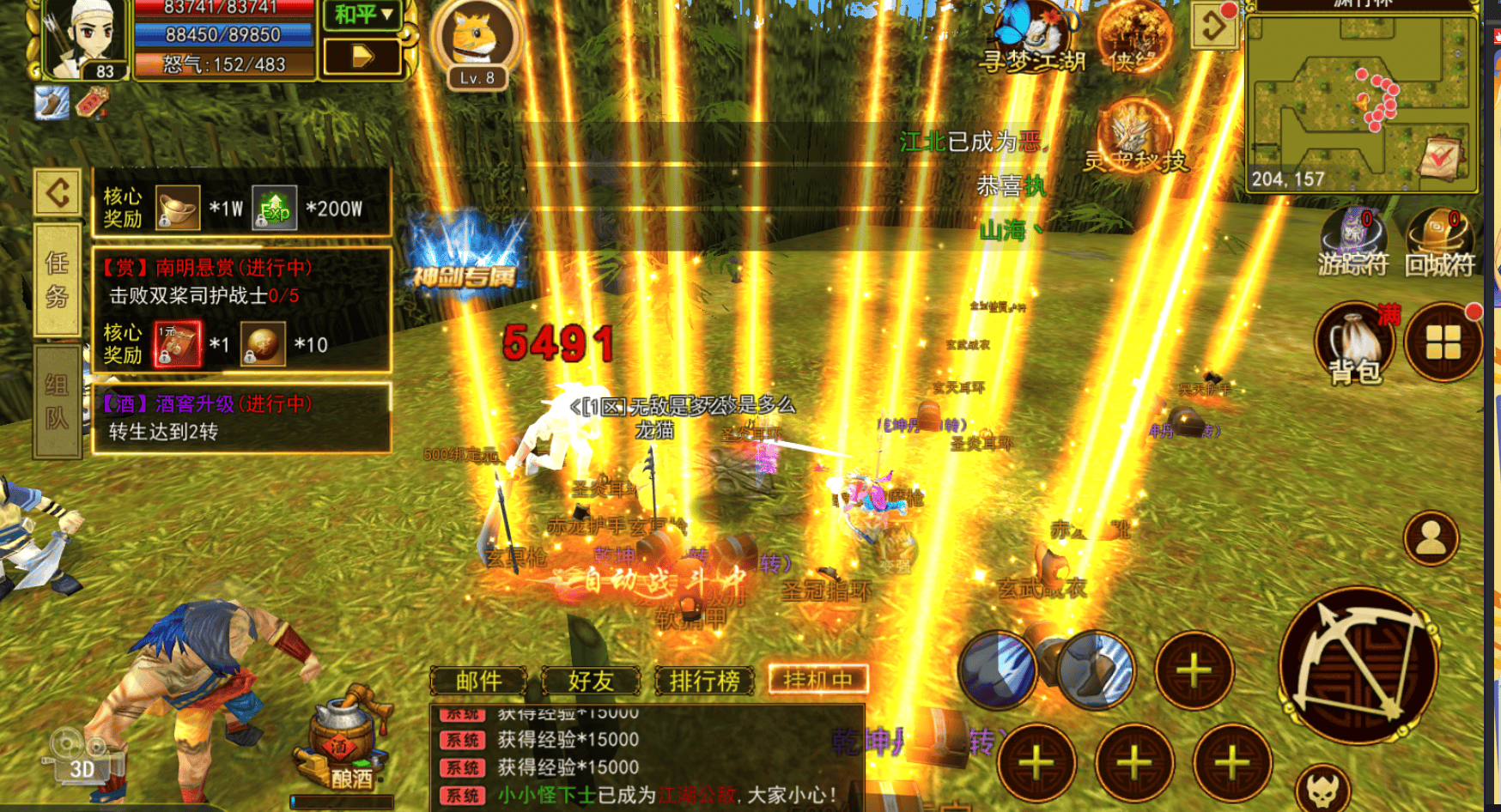Open the 和平 PK mode dropdown
1501x812 pixels.
pyautogui.click(x=362, y=15)
